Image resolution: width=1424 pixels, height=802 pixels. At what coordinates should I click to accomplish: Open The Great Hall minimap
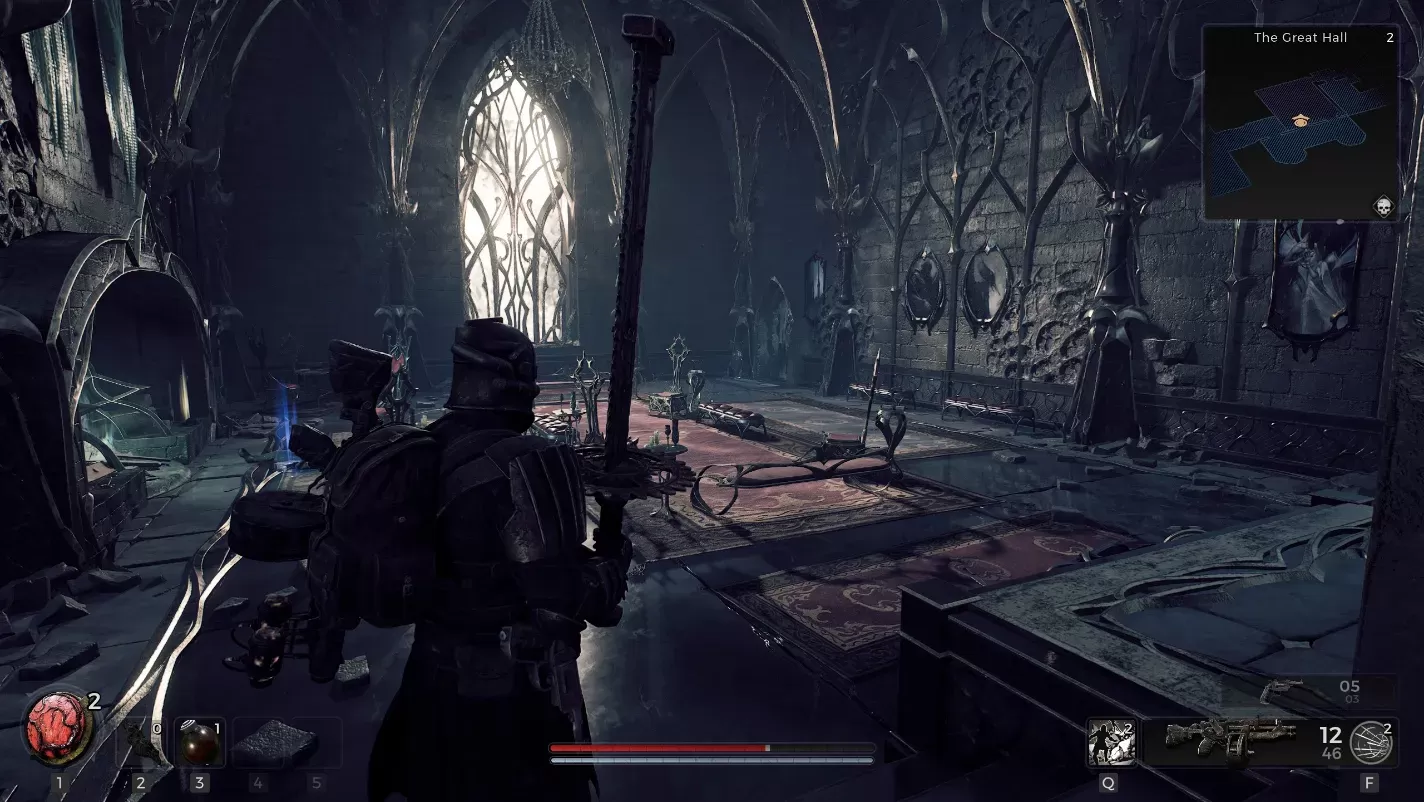pyautogui.click(x=1300, y=123)
